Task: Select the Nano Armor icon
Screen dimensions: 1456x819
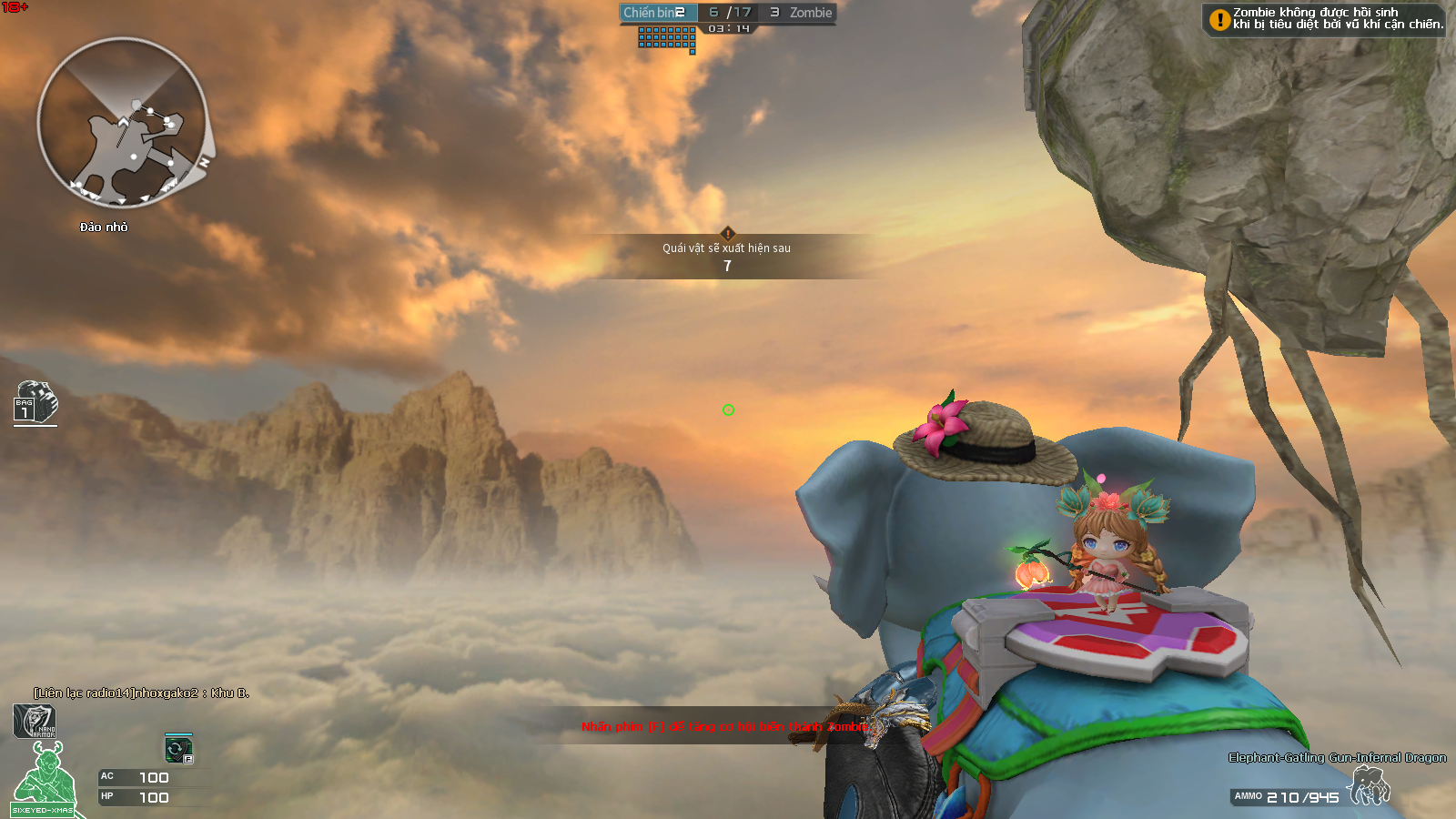Action: [35, 722]
